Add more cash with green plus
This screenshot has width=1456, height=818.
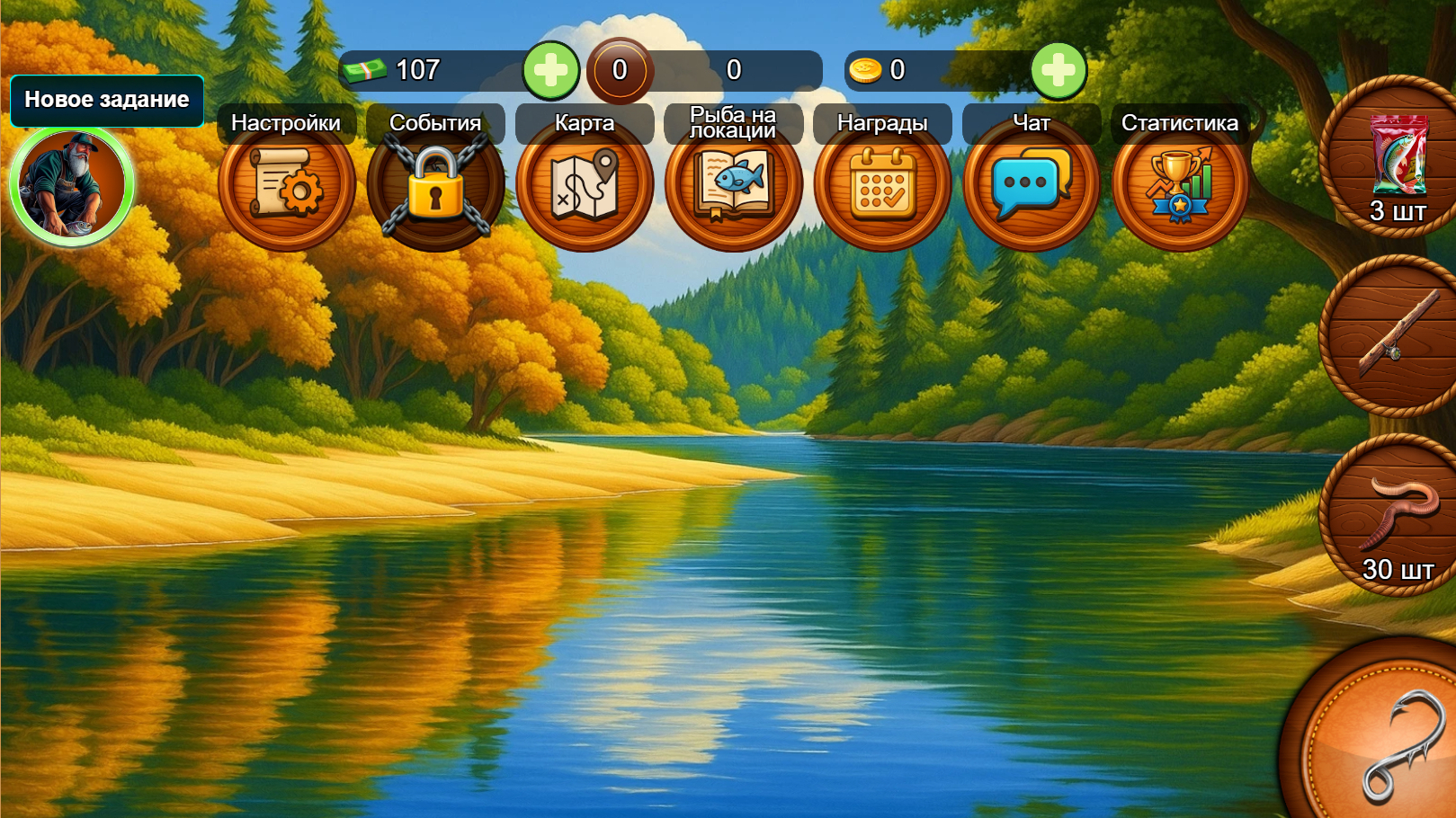point(551,70)
